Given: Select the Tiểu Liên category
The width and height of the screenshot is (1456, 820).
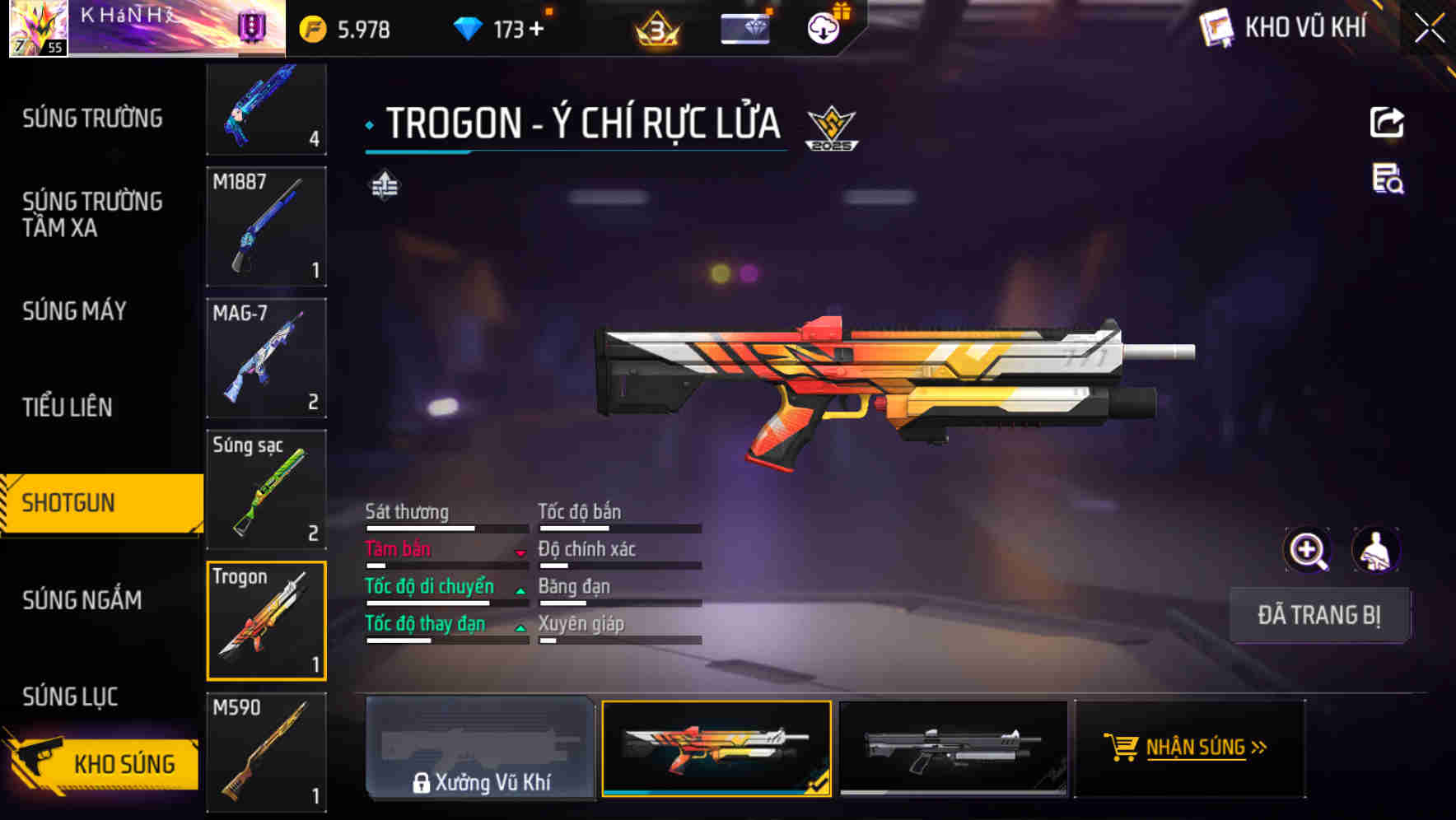Looking at the screenshot, I should (68, 407).
